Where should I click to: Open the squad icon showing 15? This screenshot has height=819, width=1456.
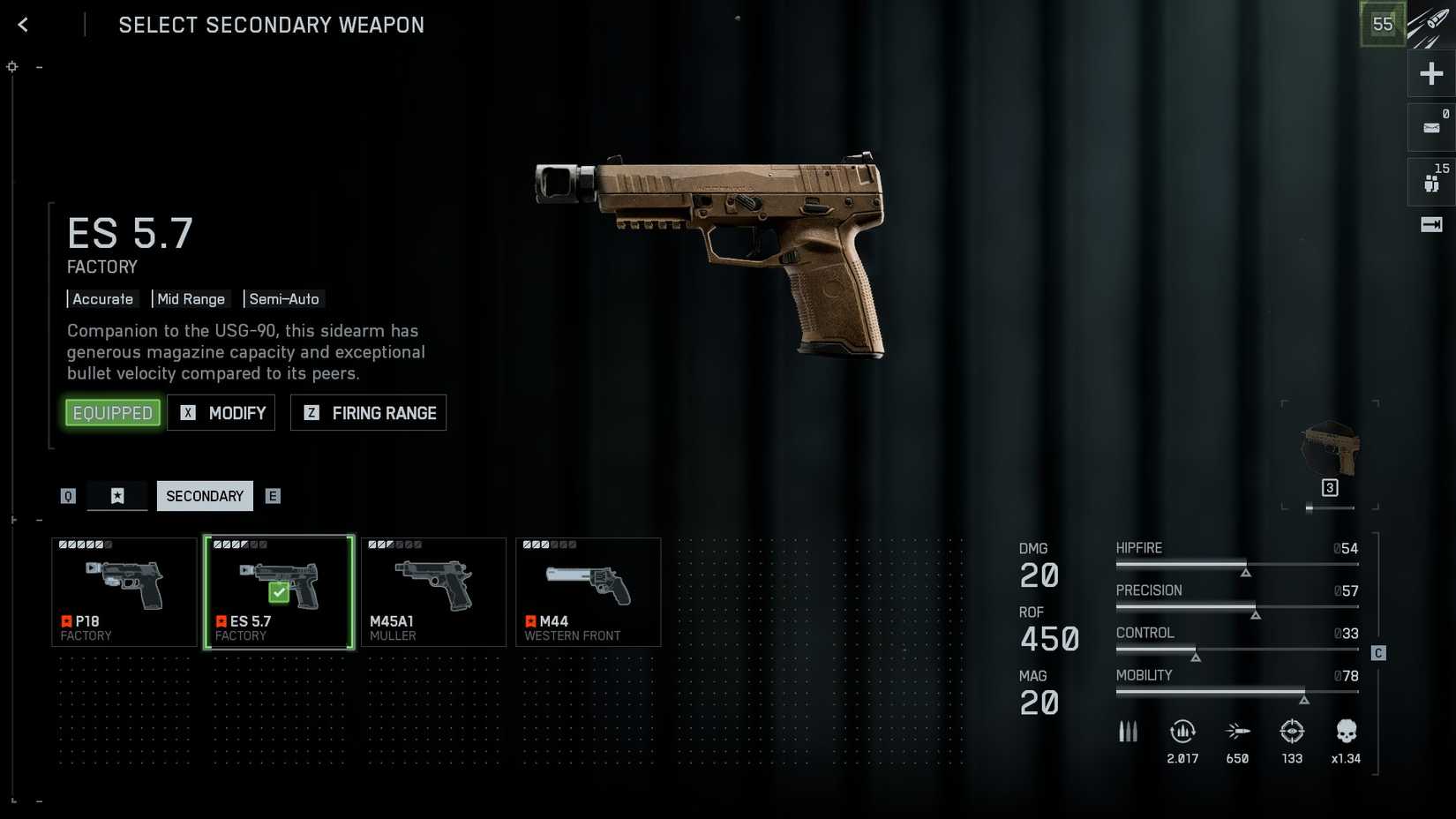(1431, 182)
